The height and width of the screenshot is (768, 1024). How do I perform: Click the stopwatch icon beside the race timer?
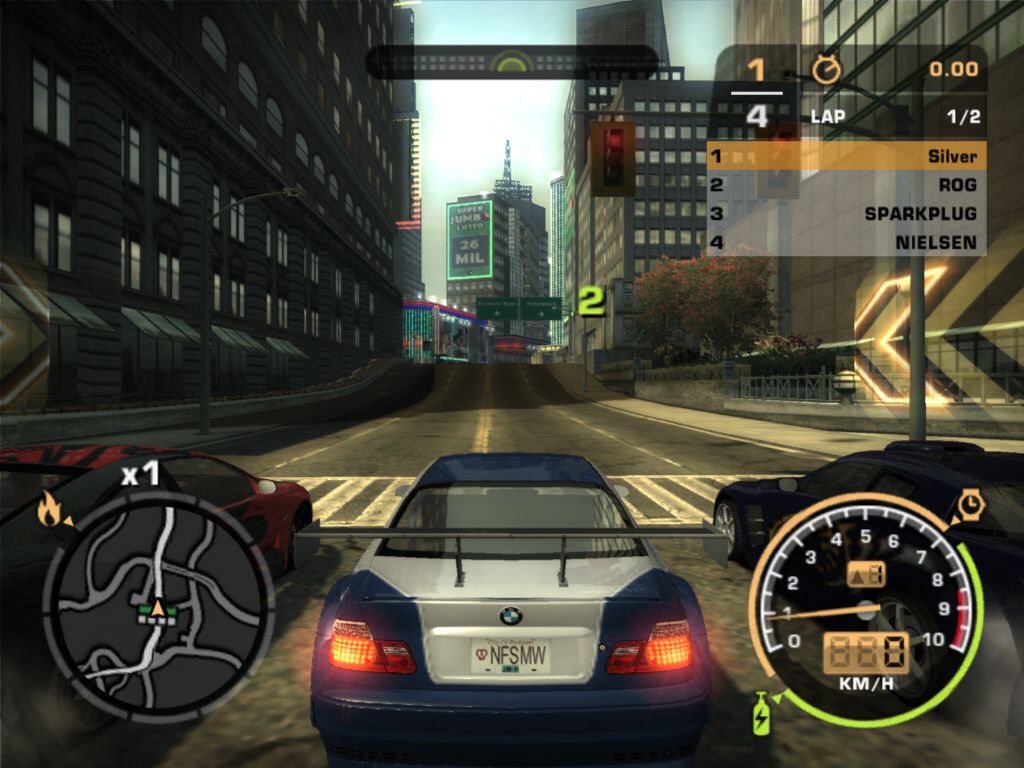pos(828,68)
